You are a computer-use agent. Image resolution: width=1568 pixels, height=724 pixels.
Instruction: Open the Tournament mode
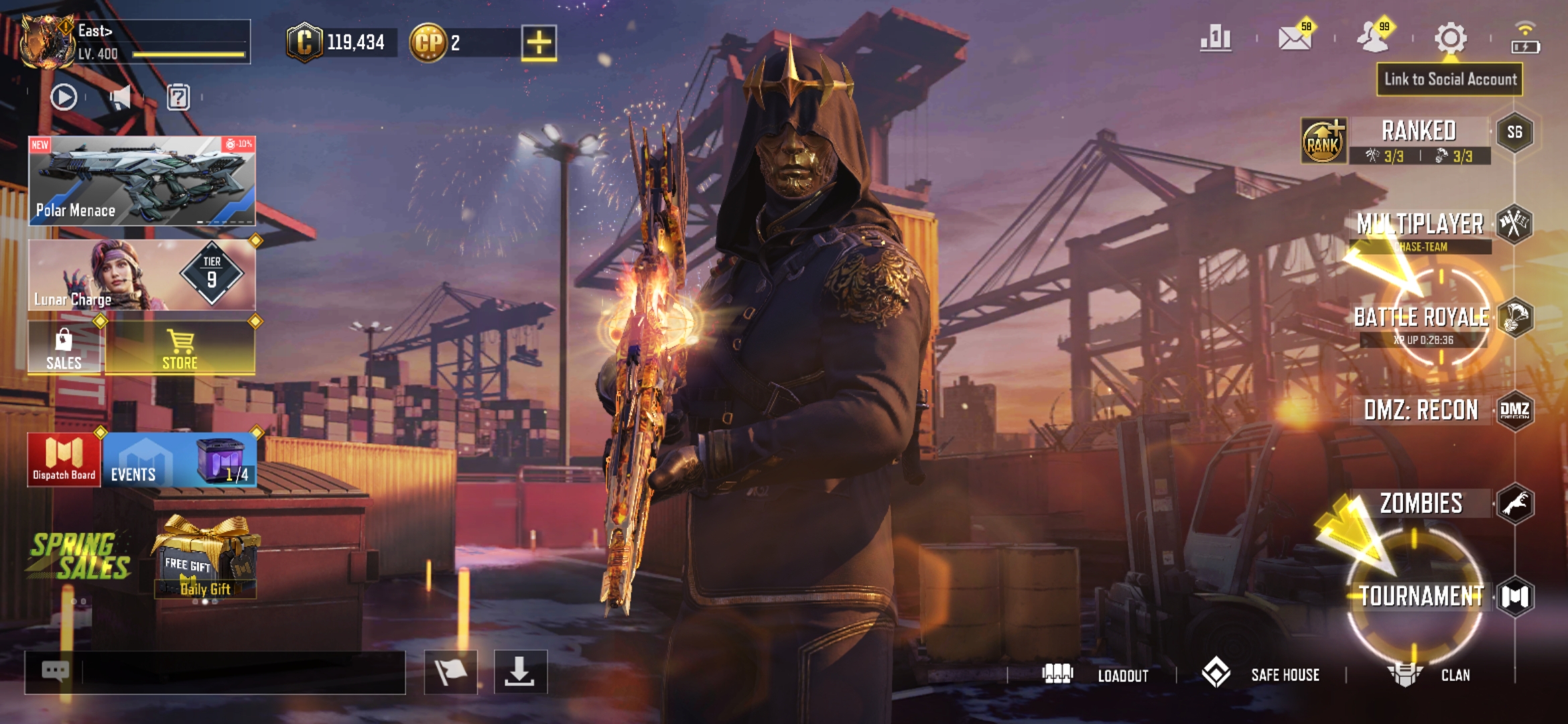(x=1421, y=596)
